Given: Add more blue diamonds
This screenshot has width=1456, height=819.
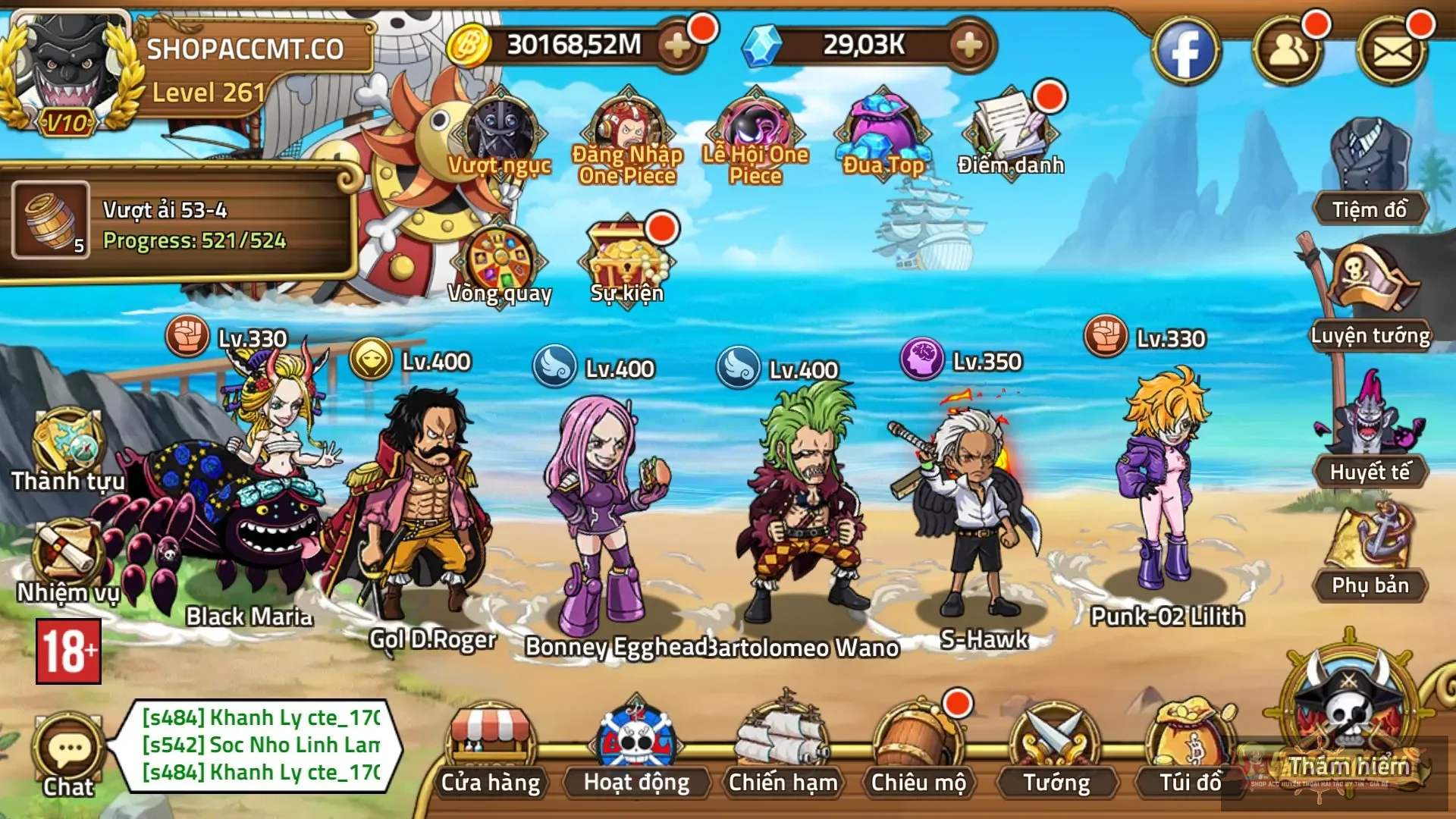Looking at the screenshot, I should 969,45.
